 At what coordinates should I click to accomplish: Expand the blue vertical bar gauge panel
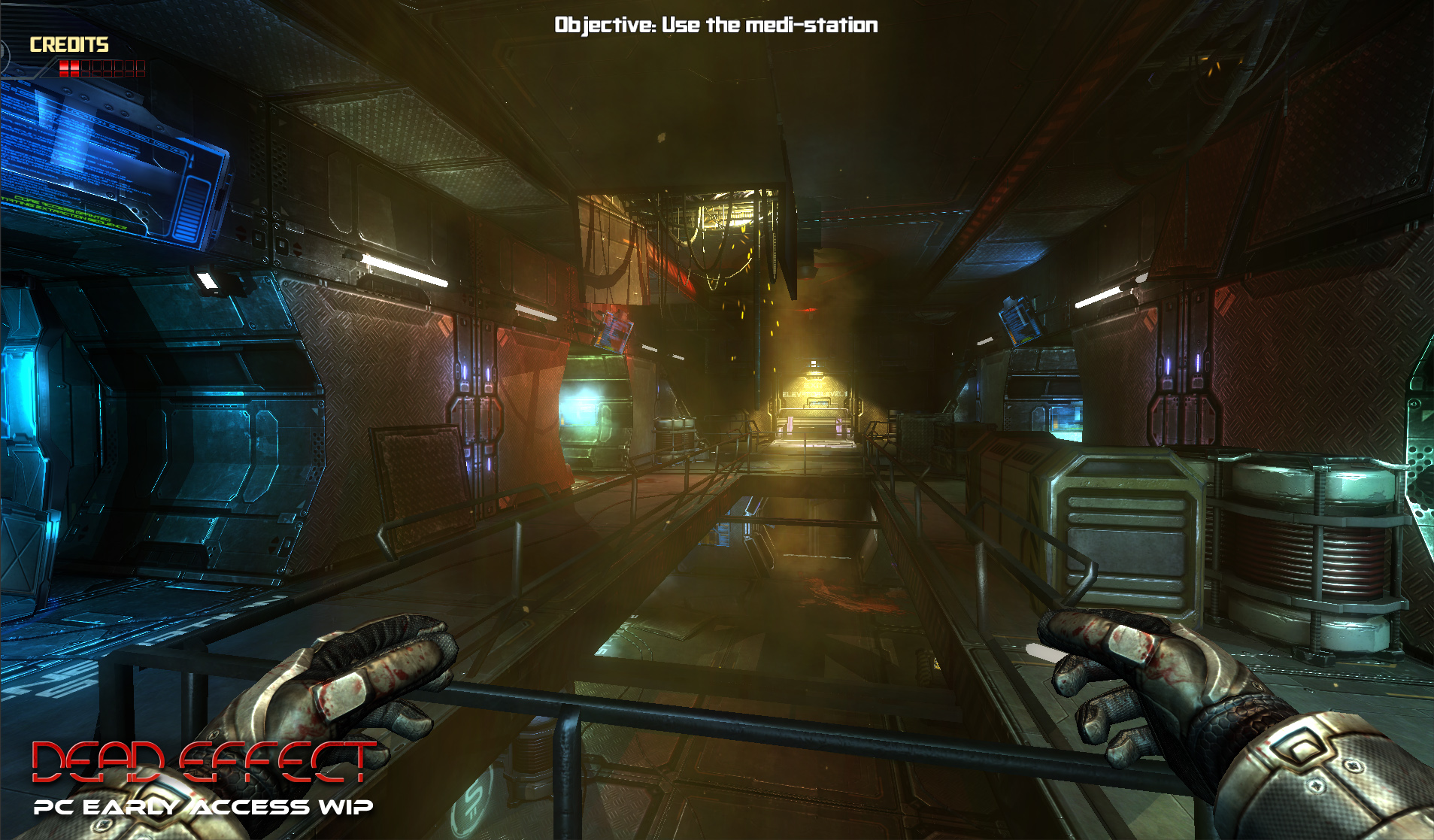tap(192, 208)
